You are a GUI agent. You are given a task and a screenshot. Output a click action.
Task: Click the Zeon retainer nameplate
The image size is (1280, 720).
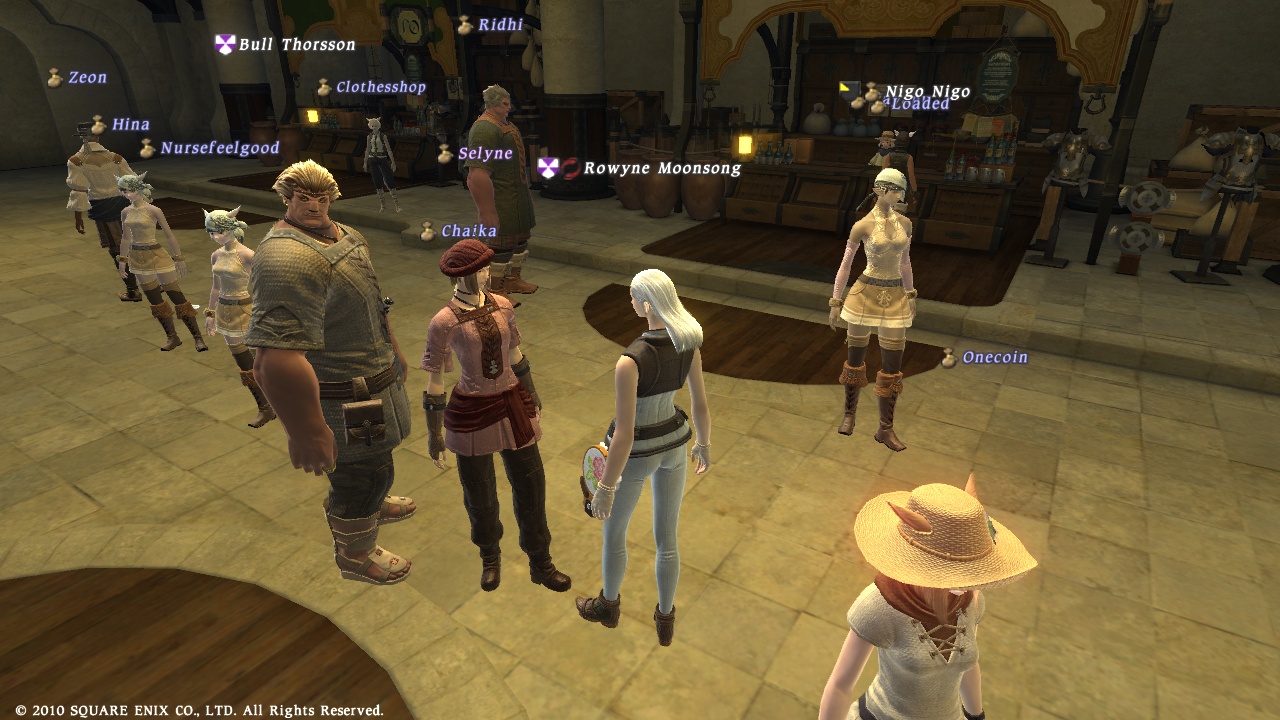point(87,78)
